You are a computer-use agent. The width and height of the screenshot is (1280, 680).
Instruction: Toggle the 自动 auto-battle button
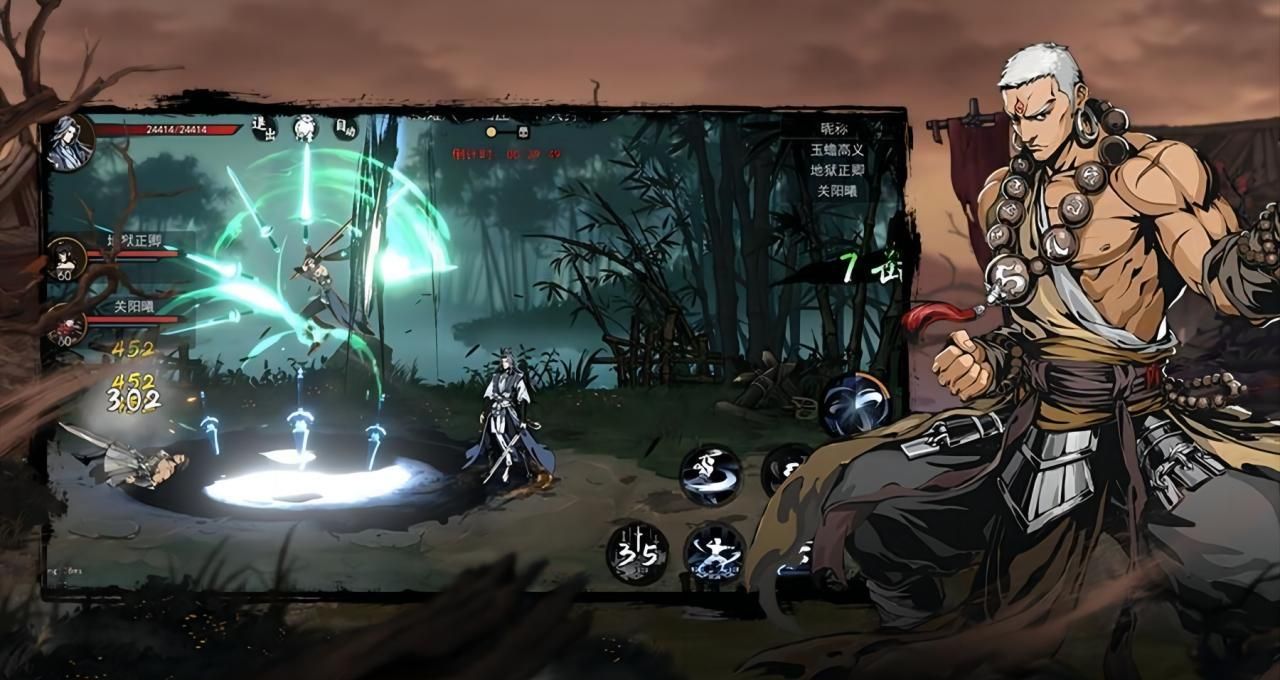(x=345, y=127)
